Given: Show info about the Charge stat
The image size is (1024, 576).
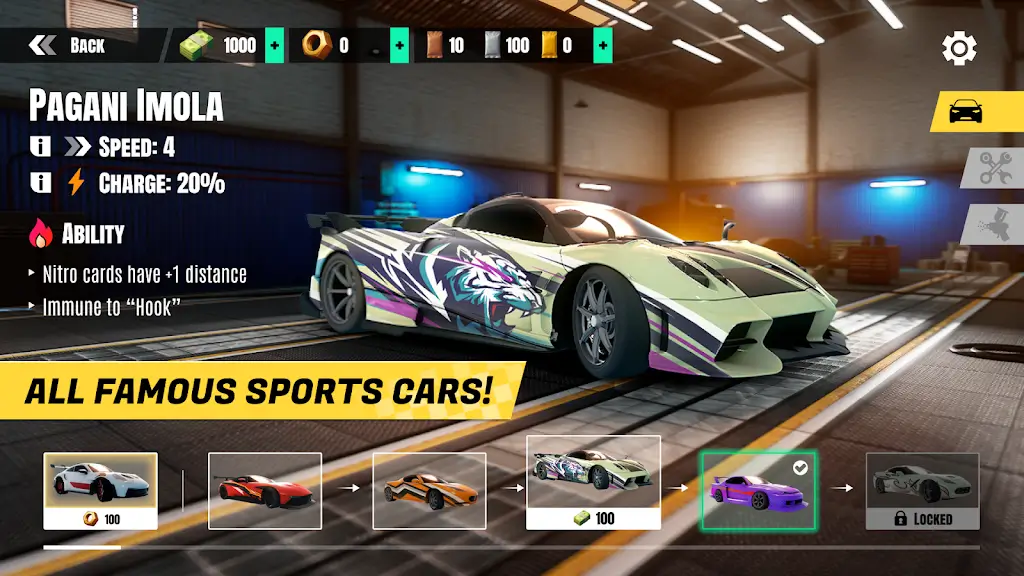Looking at the screenshot, I should coord(41,182).
